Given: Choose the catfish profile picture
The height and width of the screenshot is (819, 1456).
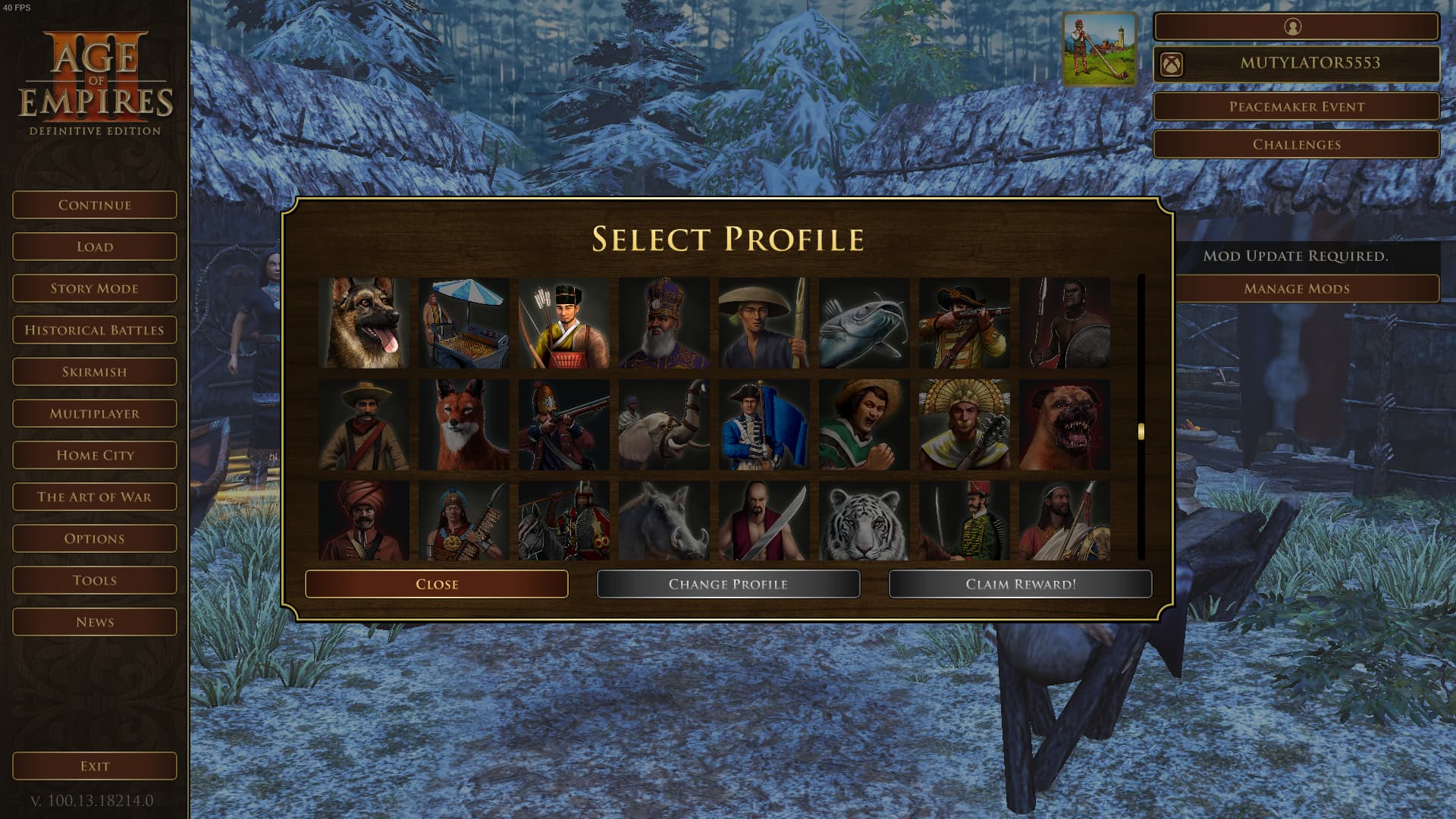Looking at the screenshot, I should click(864, 323).
